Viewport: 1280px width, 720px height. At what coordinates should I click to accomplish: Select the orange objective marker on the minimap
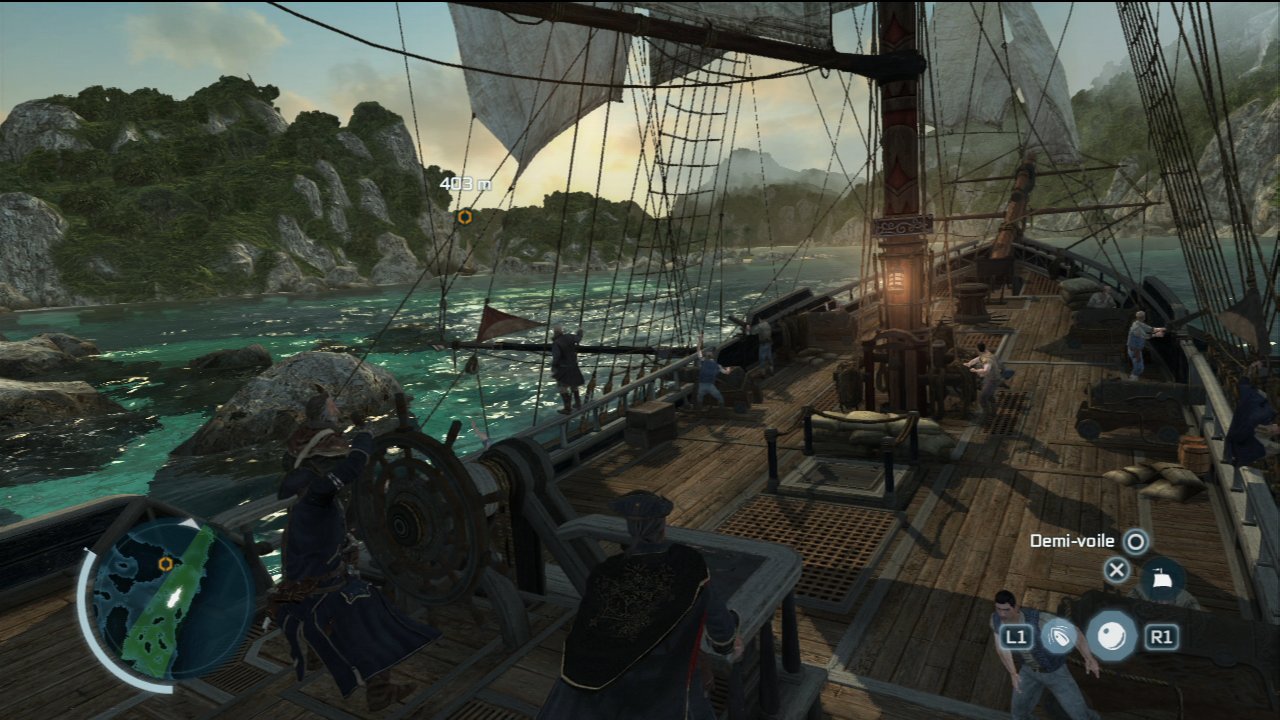click(166, 564)
